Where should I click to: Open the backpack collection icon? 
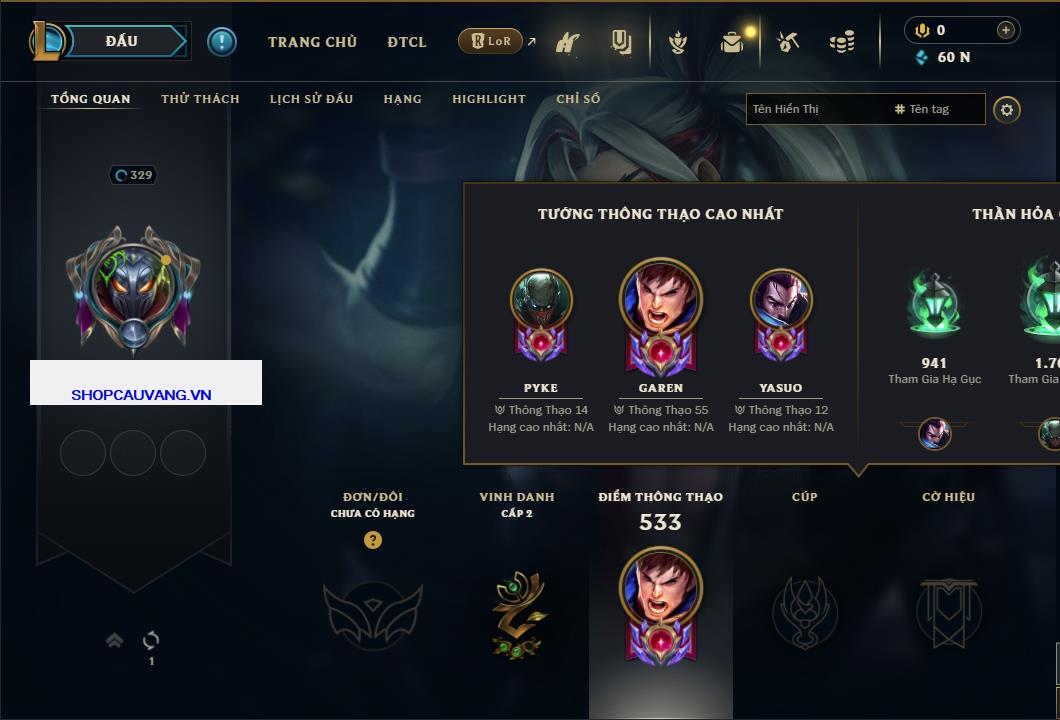(x=732, y=42)
